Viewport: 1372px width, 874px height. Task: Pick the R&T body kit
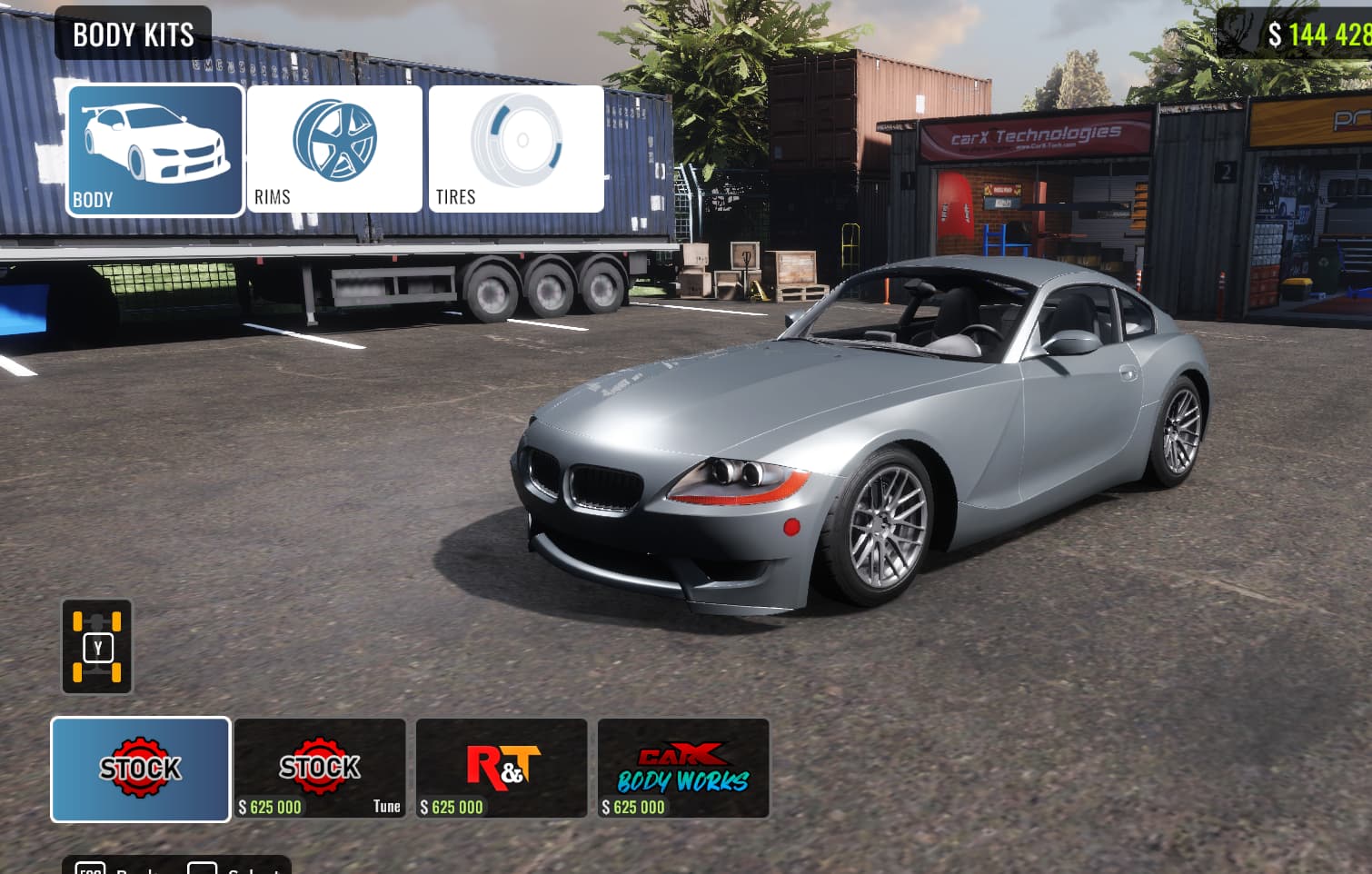(x=502, y=769)
